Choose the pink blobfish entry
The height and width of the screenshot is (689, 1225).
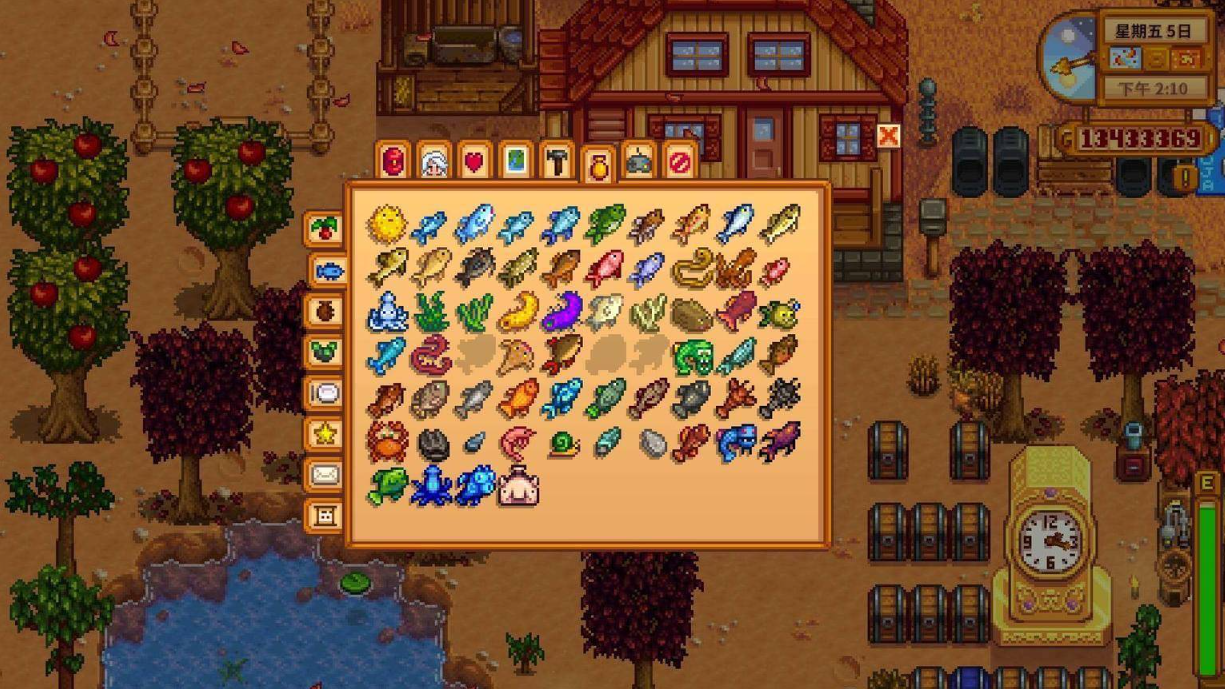[x=518, y=485]
